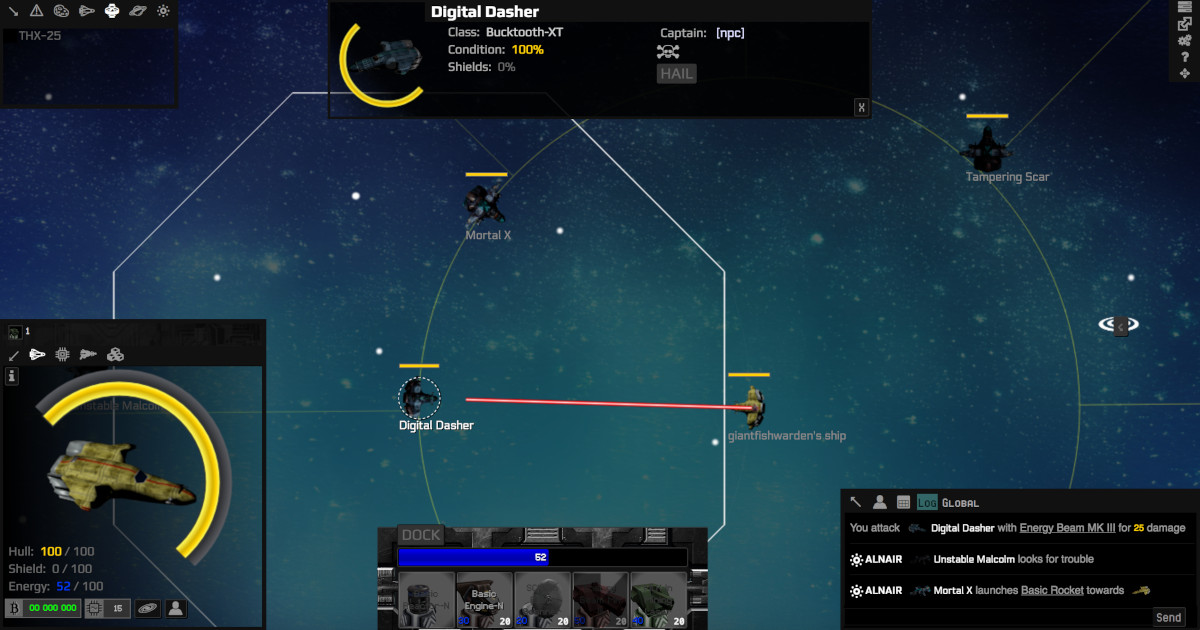
Task: Open the help question mark icon
Action: (x=1185, y=57)
